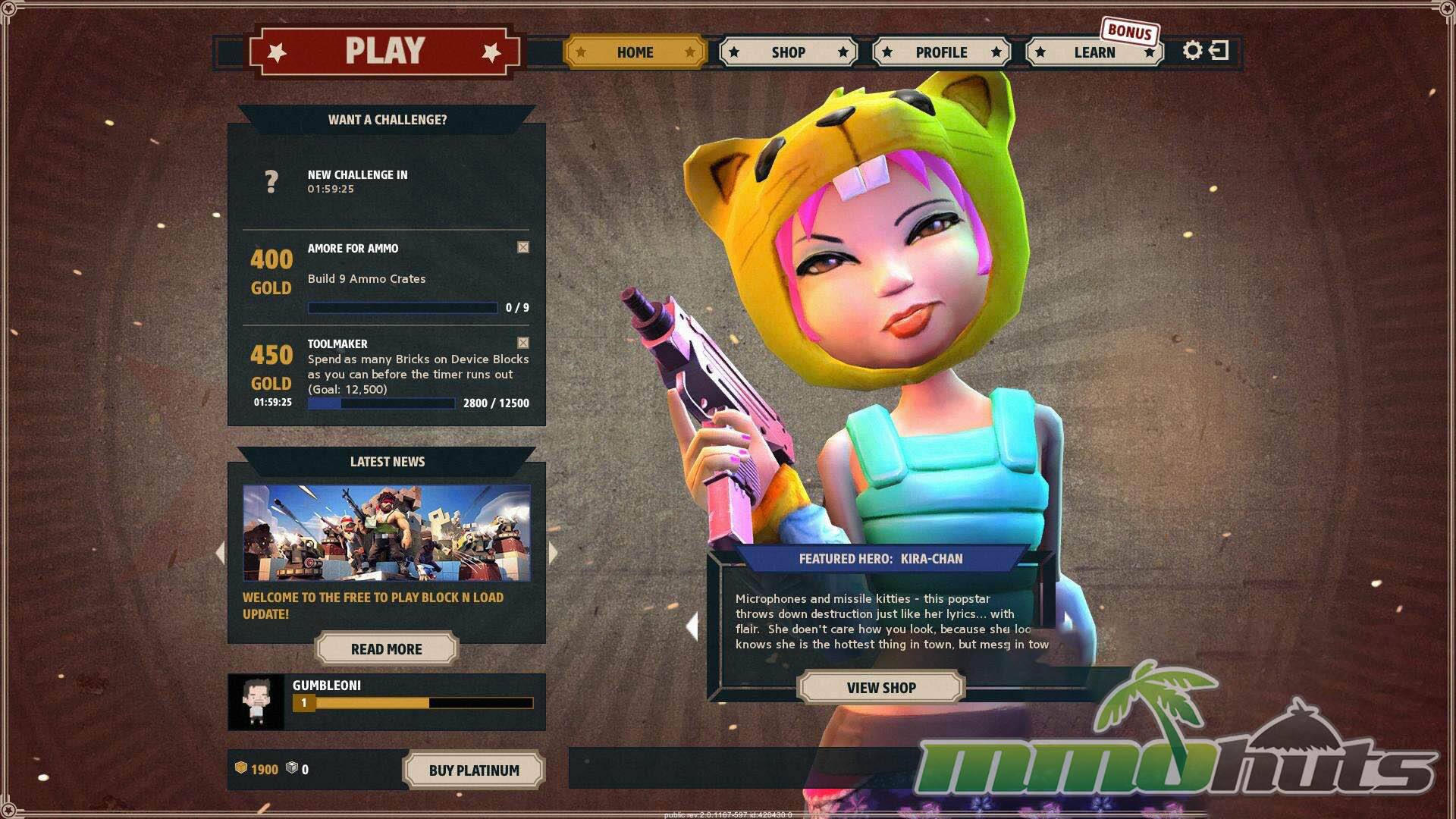
Task: View the previous featured hero
Action: point(692,626)
